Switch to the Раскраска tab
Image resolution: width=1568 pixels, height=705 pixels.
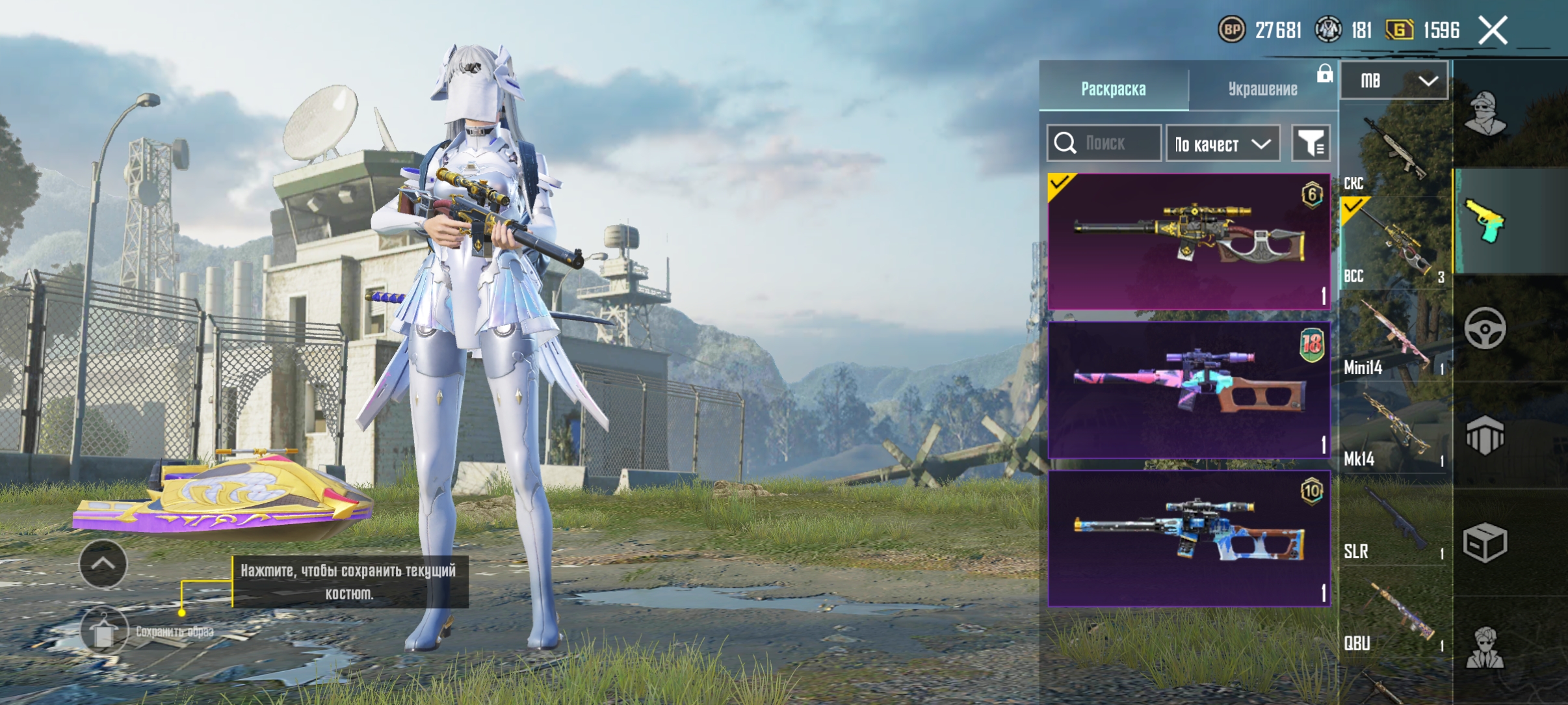(1113, 88)
